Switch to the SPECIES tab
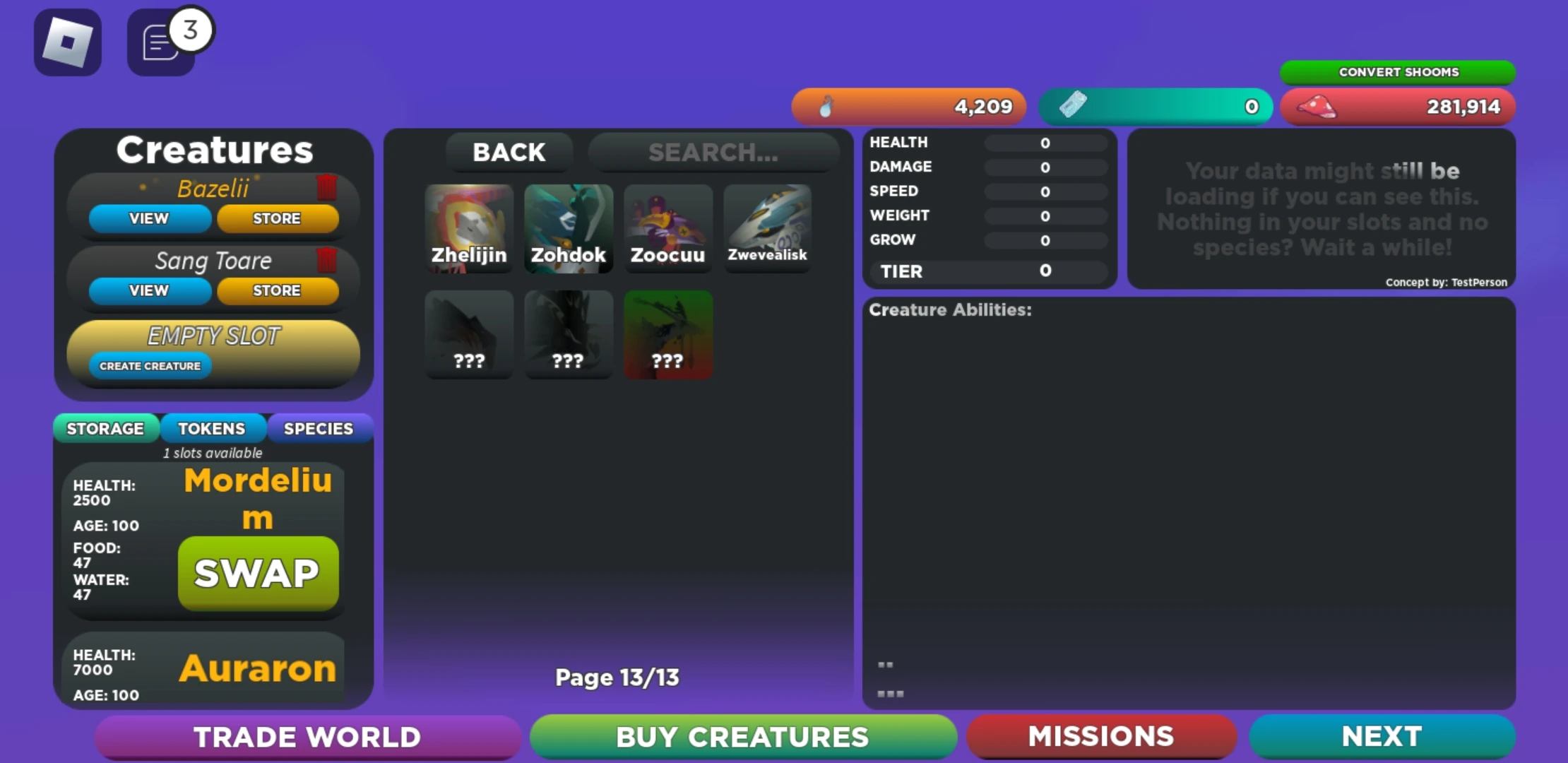Image resolution: width=1568 pixels, height=763 pixels. [x=319, y=428]
